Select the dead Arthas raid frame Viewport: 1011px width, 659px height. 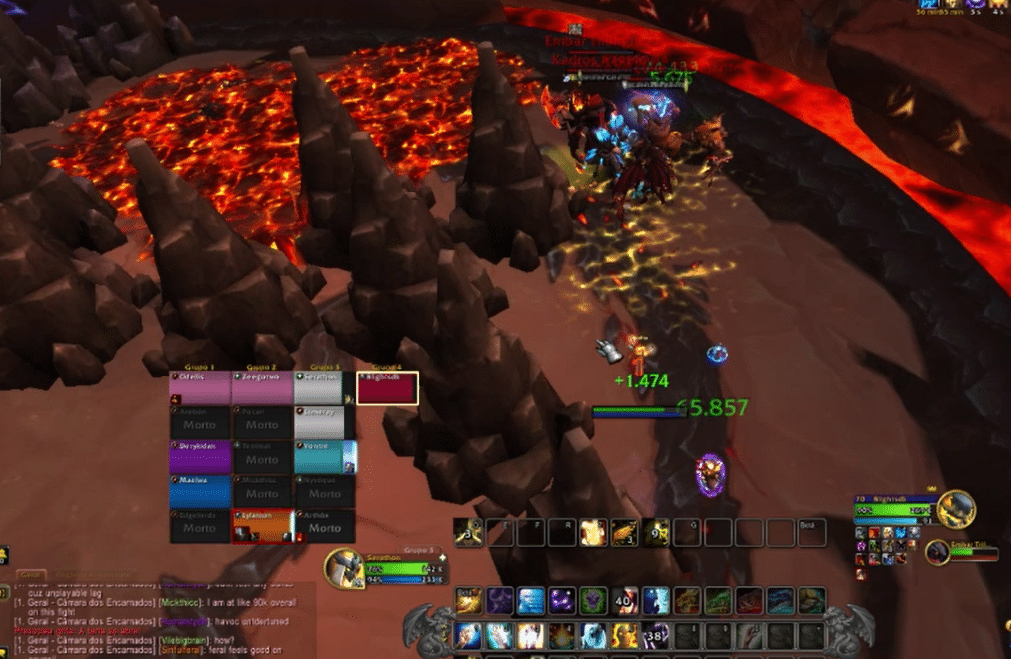pyautogui.click(x=324, y=525)
